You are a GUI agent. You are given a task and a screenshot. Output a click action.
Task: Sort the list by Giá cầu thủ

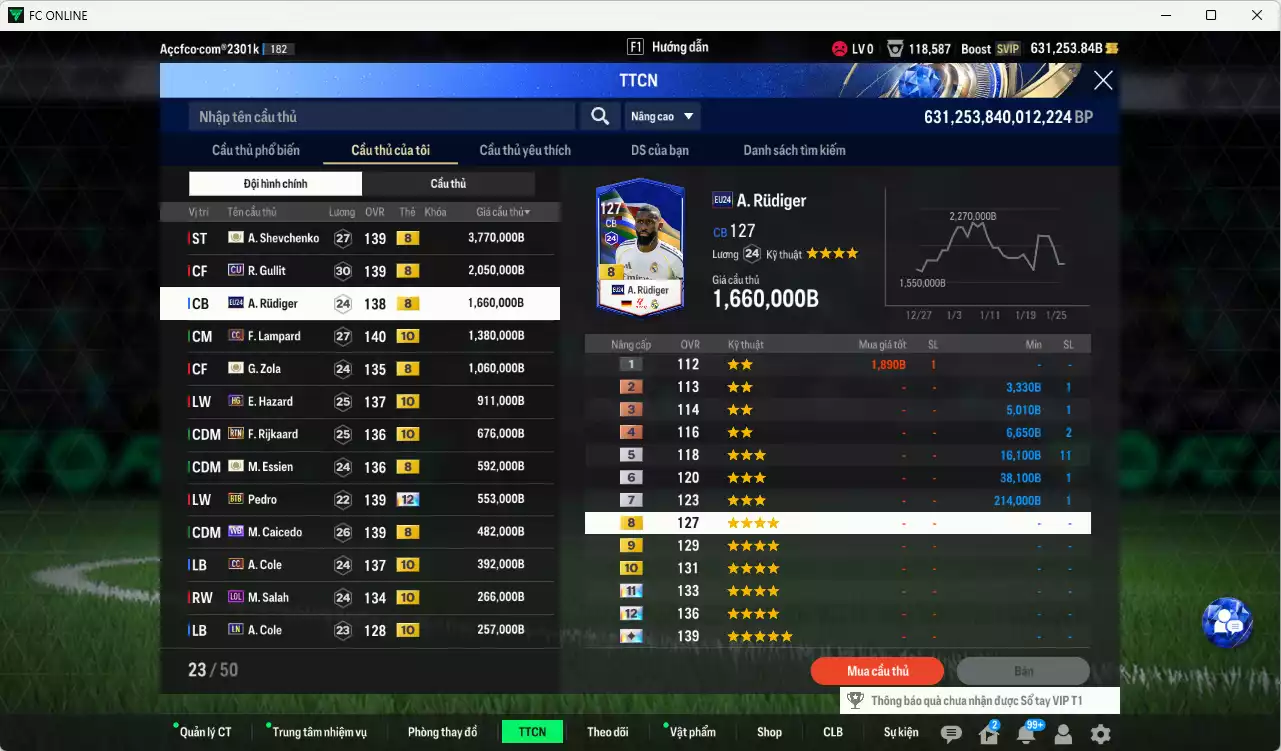pos(503,212)
